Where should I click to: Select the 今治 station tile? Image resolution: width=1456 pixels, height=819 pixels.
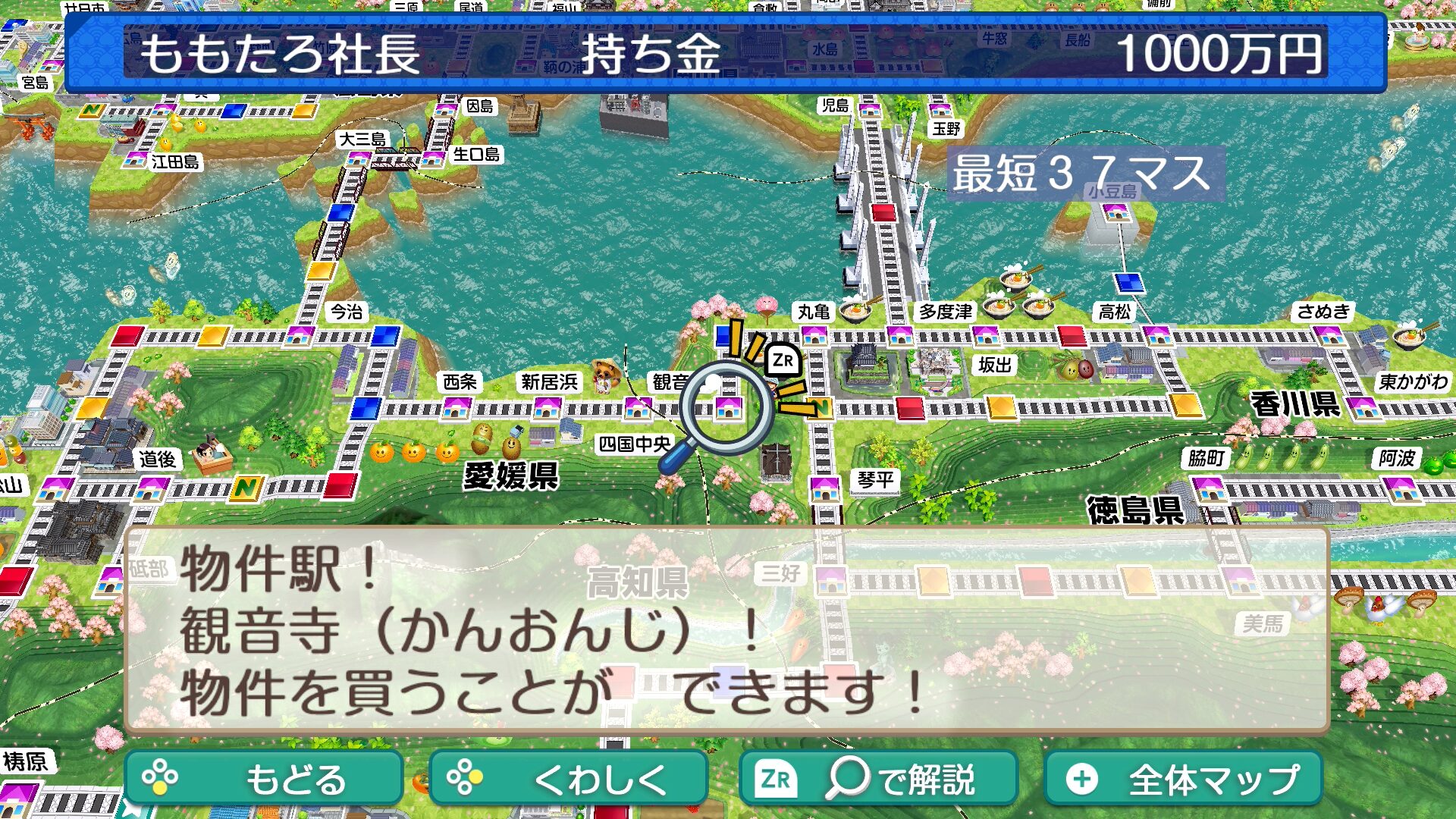pos(300,334)
